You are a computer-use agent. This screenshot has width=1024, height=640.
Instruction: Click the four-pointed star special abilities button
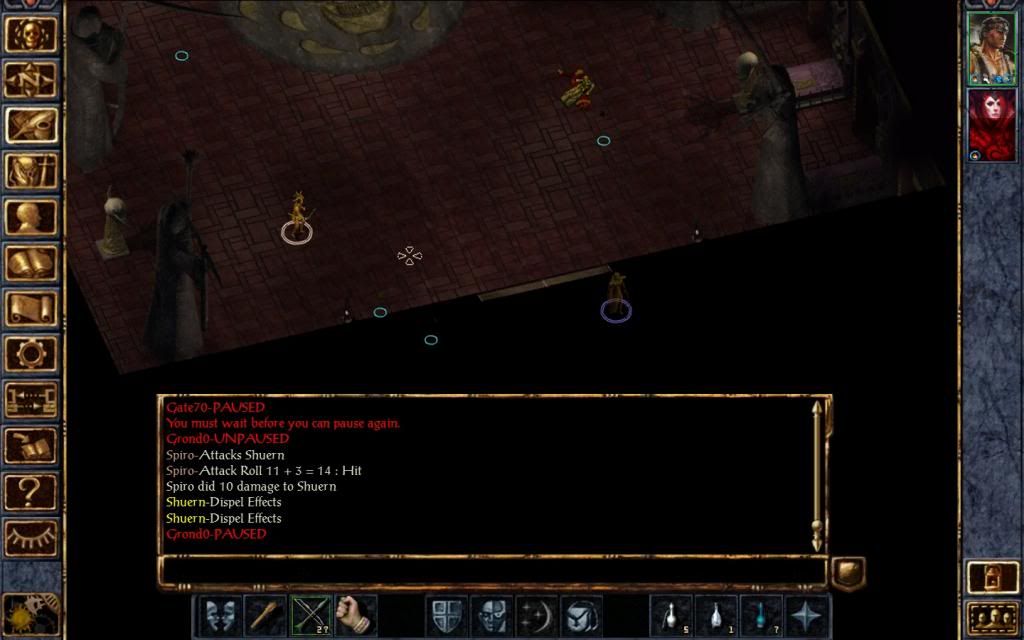pos(807,615)
